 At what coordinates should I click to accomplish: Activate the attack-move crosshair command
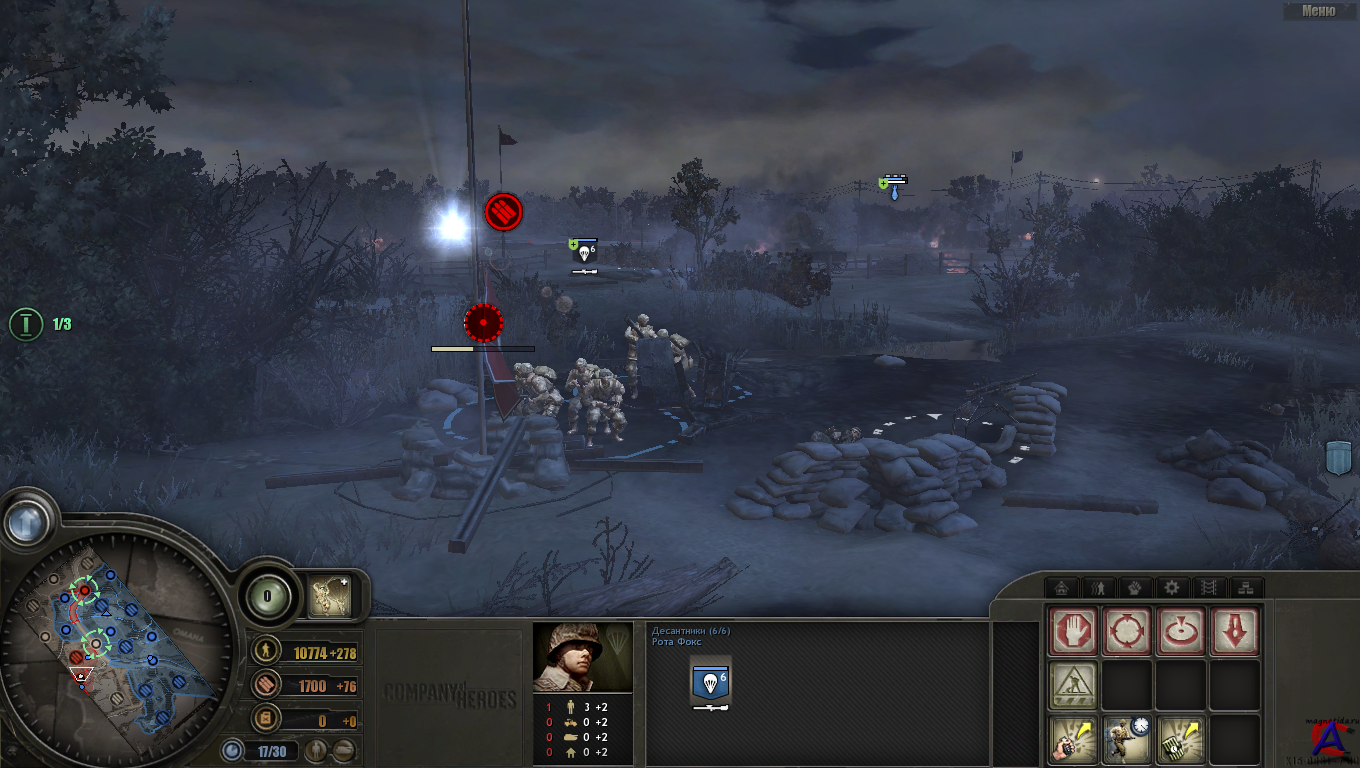point(1127,632)
